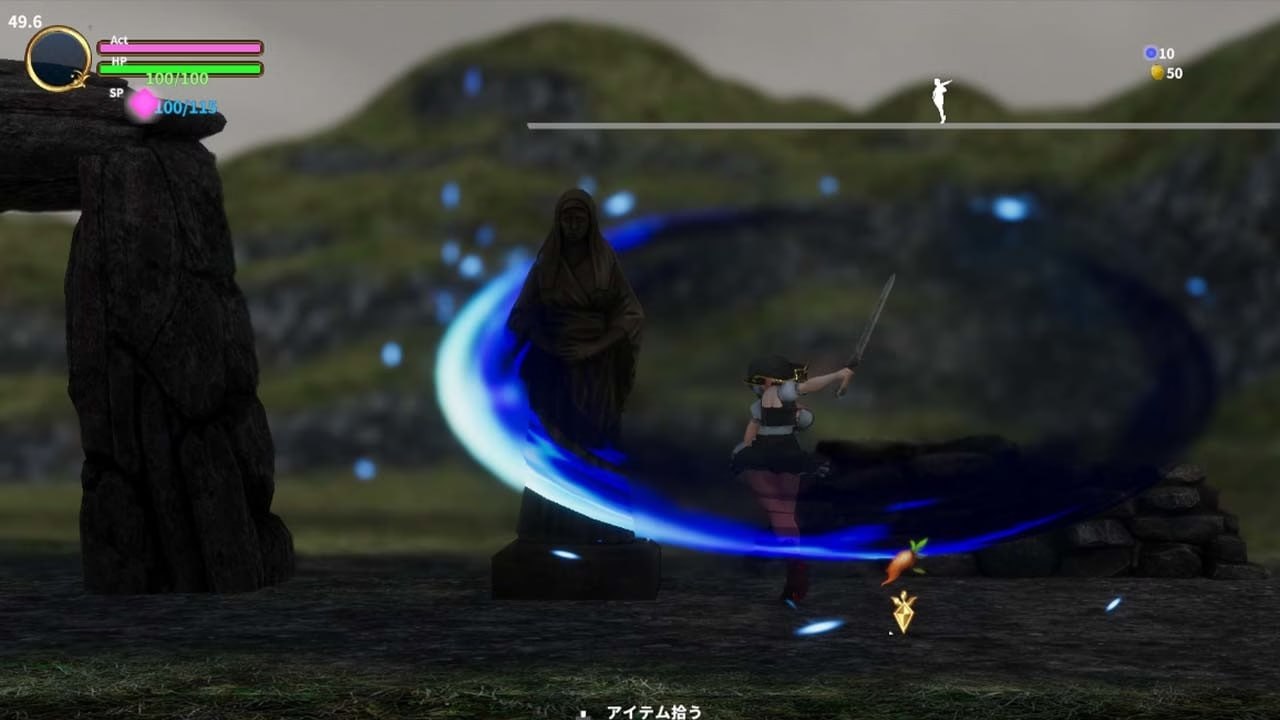Click the round character portrait orb

(x=58, y=59)
